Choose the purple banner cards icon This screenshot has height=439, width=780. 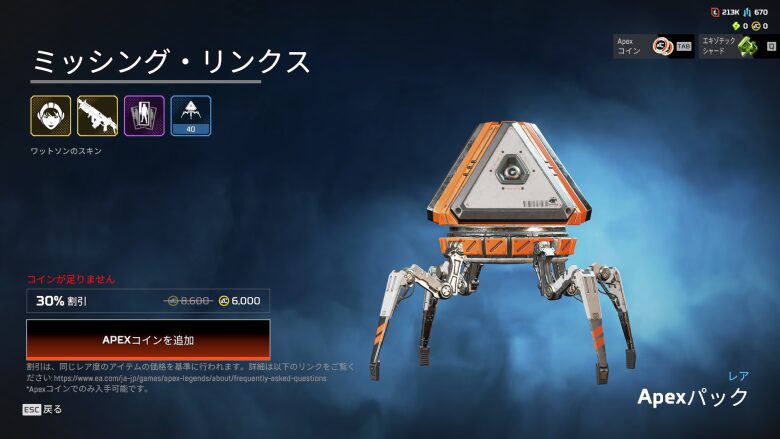(x=144, y=116)
